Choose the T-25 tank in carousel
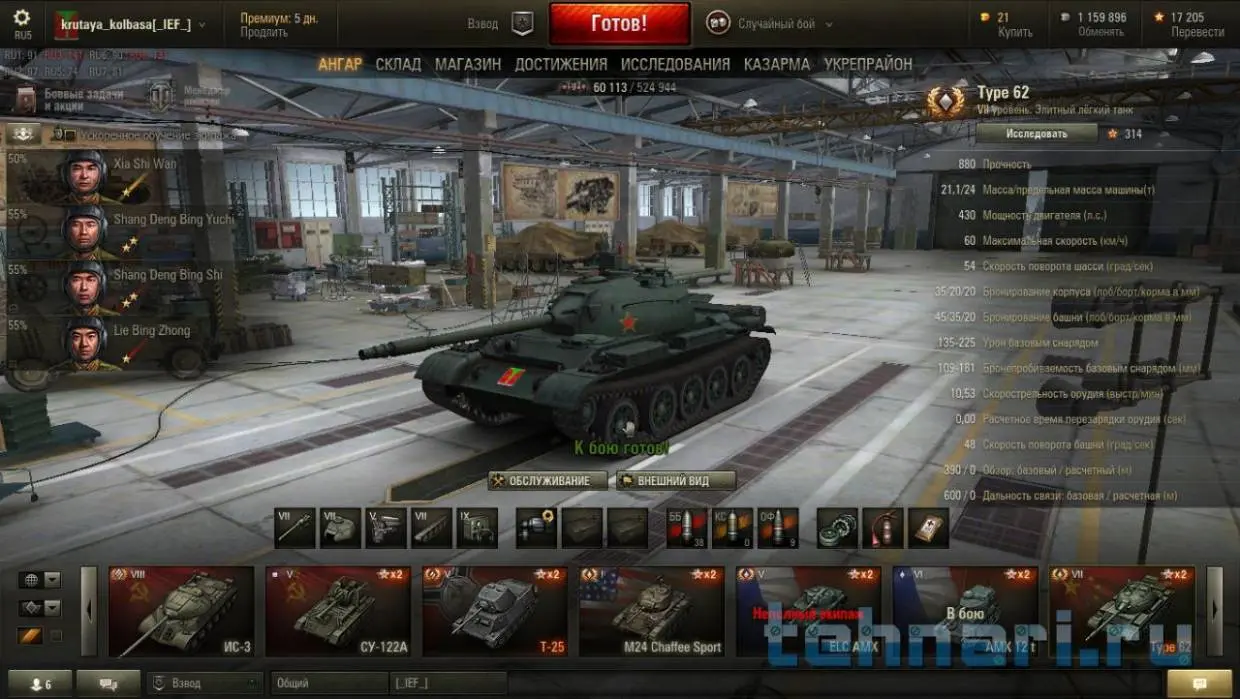The height and width of the screenshot is (699, 1240). 495,611
